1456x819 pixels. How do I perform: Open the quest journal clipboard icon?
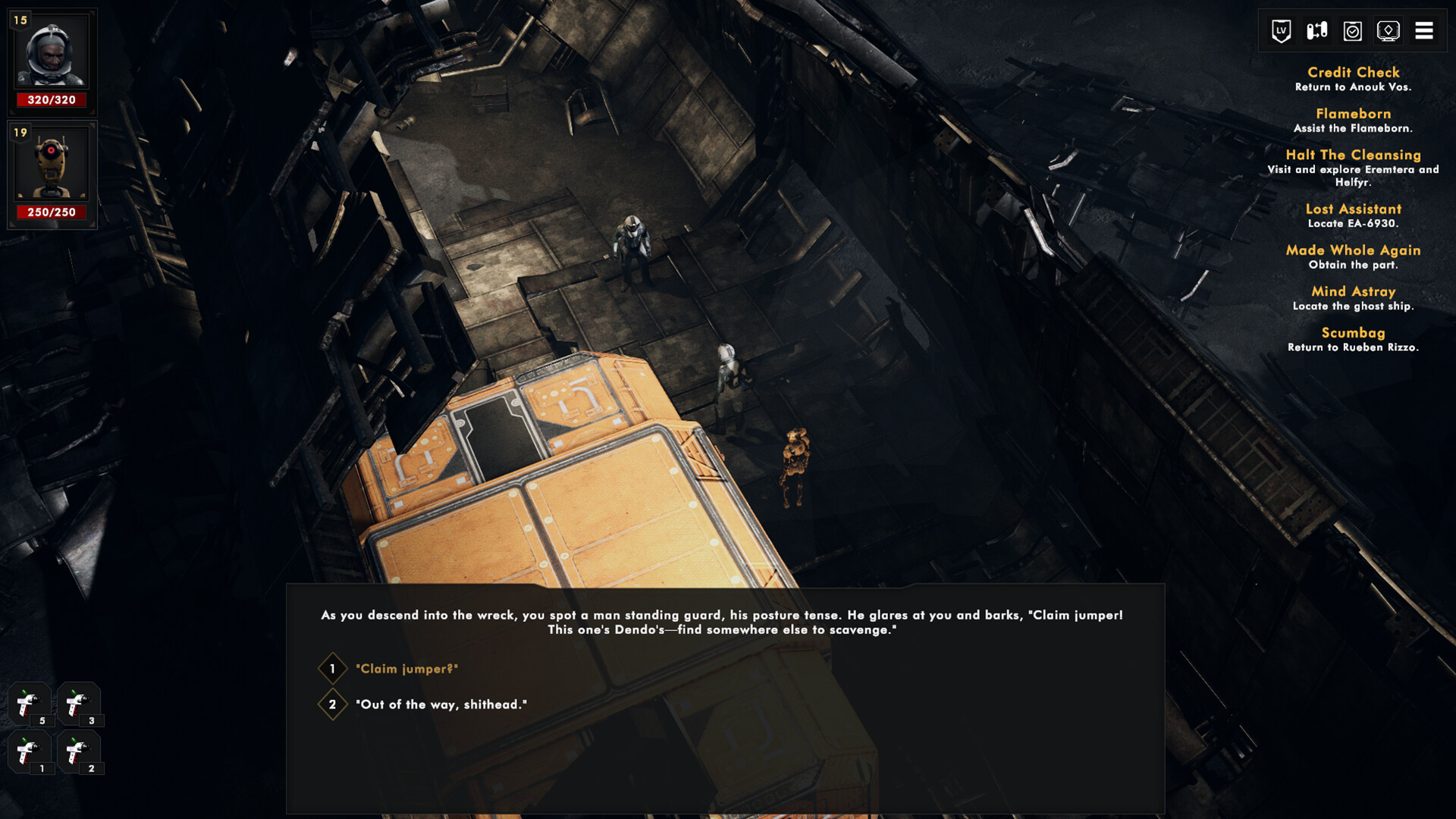pyautogui.click(x=1351, y=31)
